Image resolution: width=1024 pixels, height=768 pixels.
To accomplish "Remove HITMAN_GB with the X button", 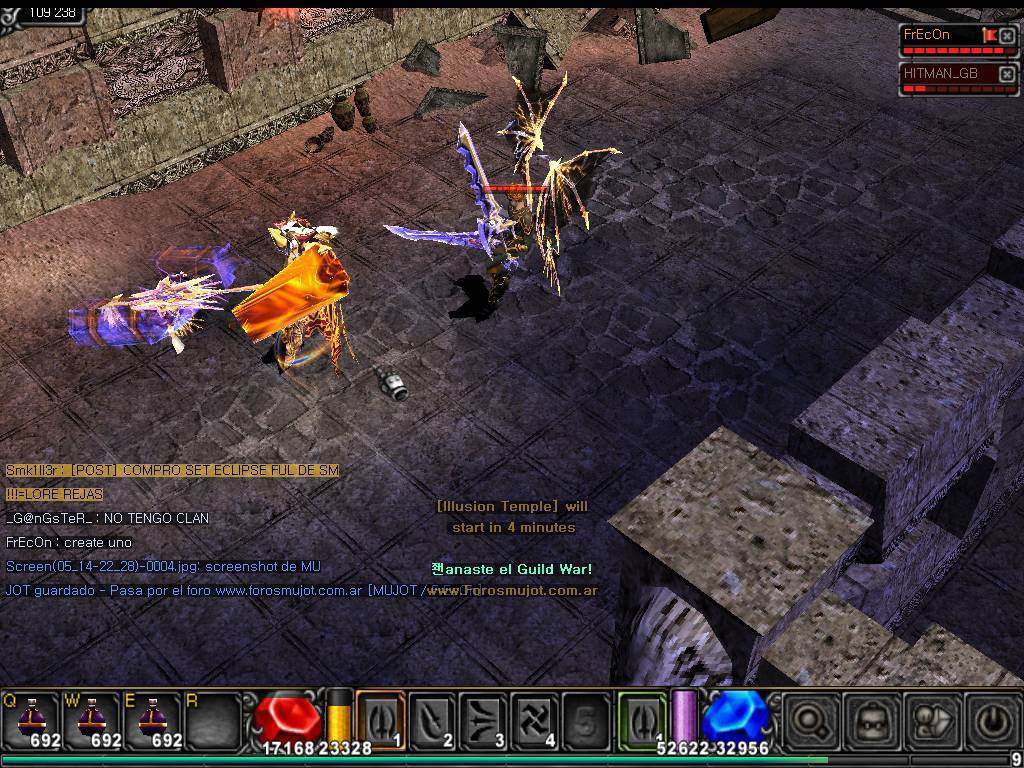I will click(x=1007, y=75).
